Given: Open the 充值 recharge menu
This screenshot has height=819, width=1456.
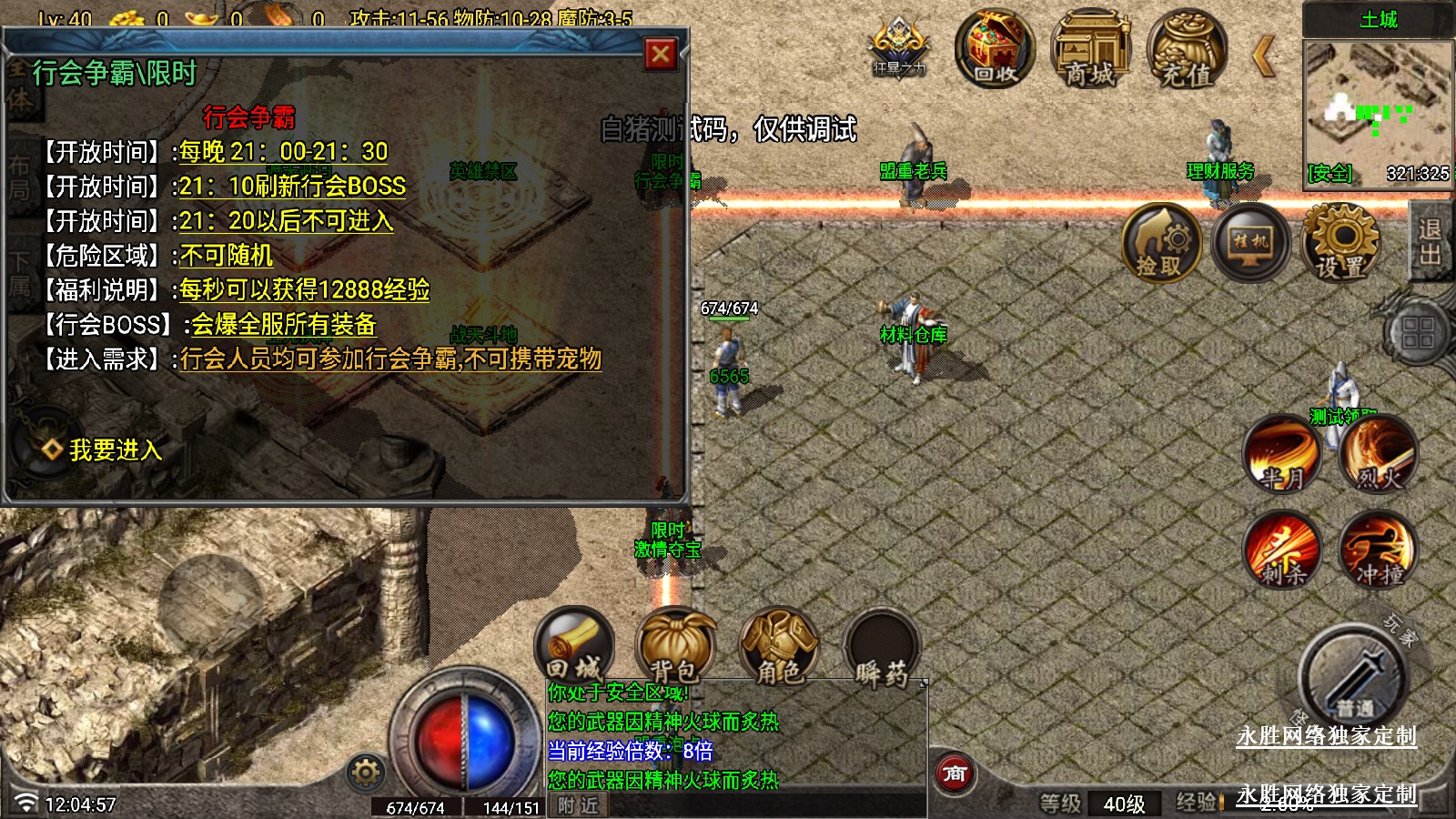Looking at the screenshot, I should [x=1187, y=48].
